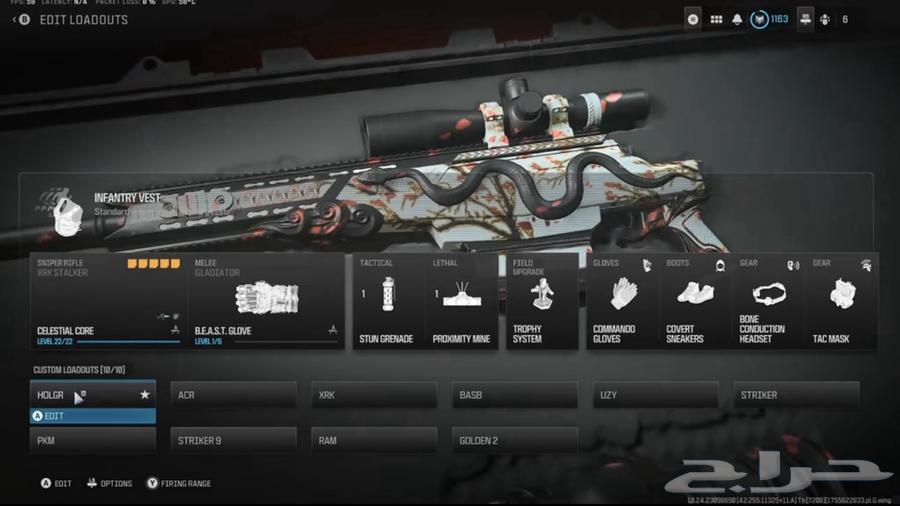Select the STRIKER 9 loadout
The height and width of the screenshot is (506, 900).
(x=233, y=440)
